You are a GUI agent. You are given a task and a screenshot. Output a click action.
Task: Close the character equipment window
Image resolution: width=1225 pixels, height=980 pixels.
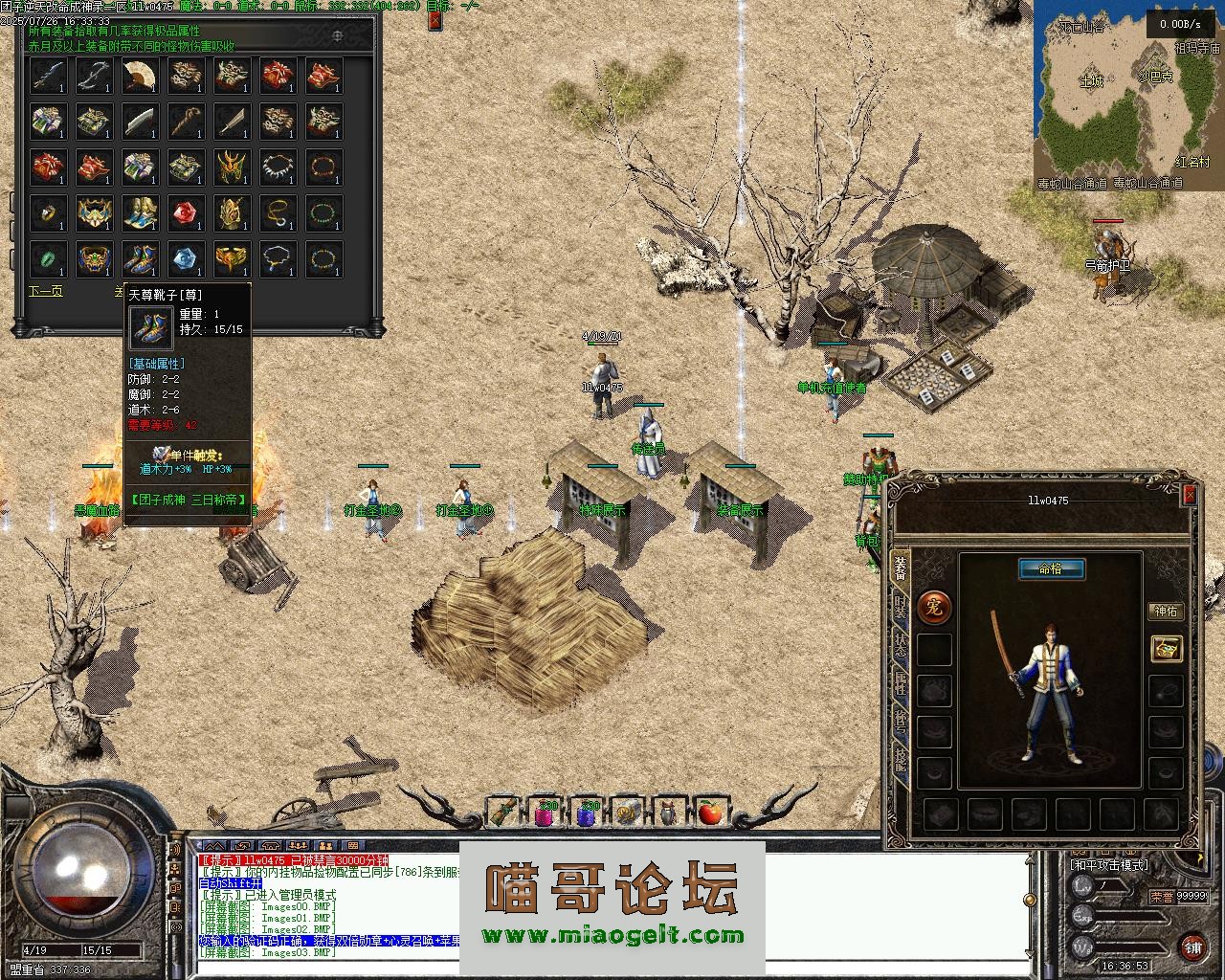tap(1190, 494)
